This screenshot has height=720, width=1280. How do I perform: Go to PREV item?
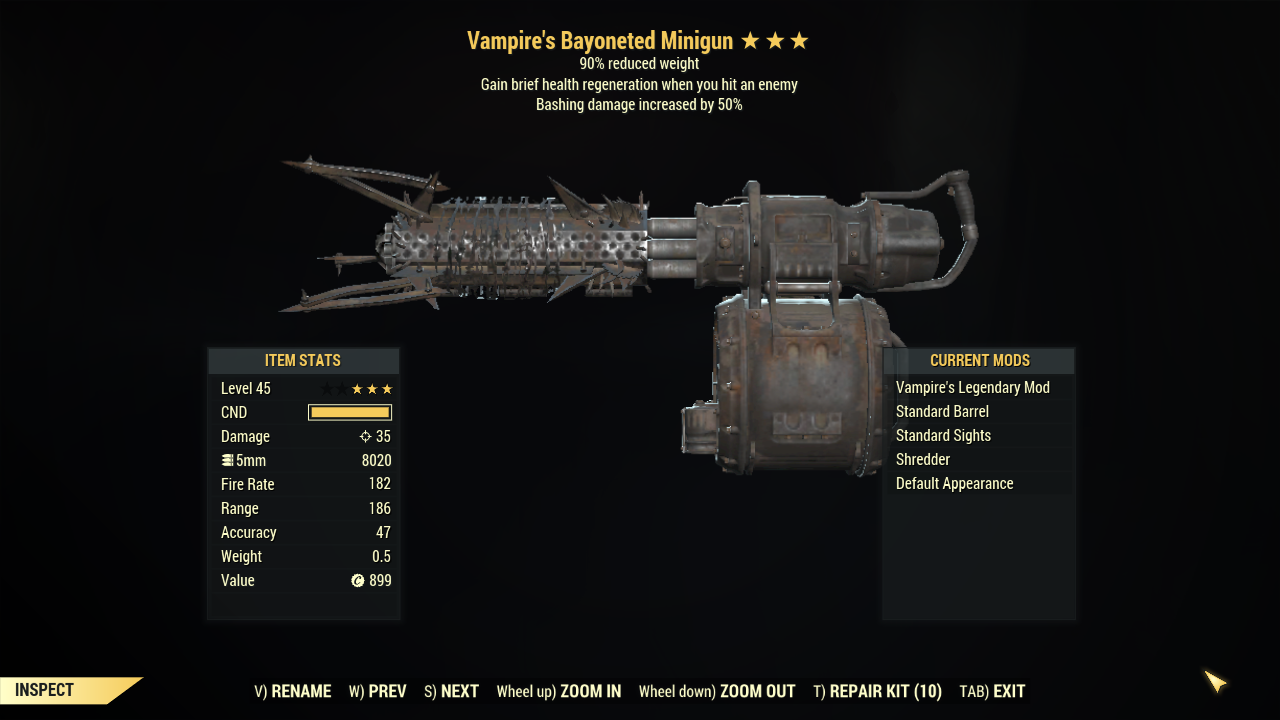point(377,690)
